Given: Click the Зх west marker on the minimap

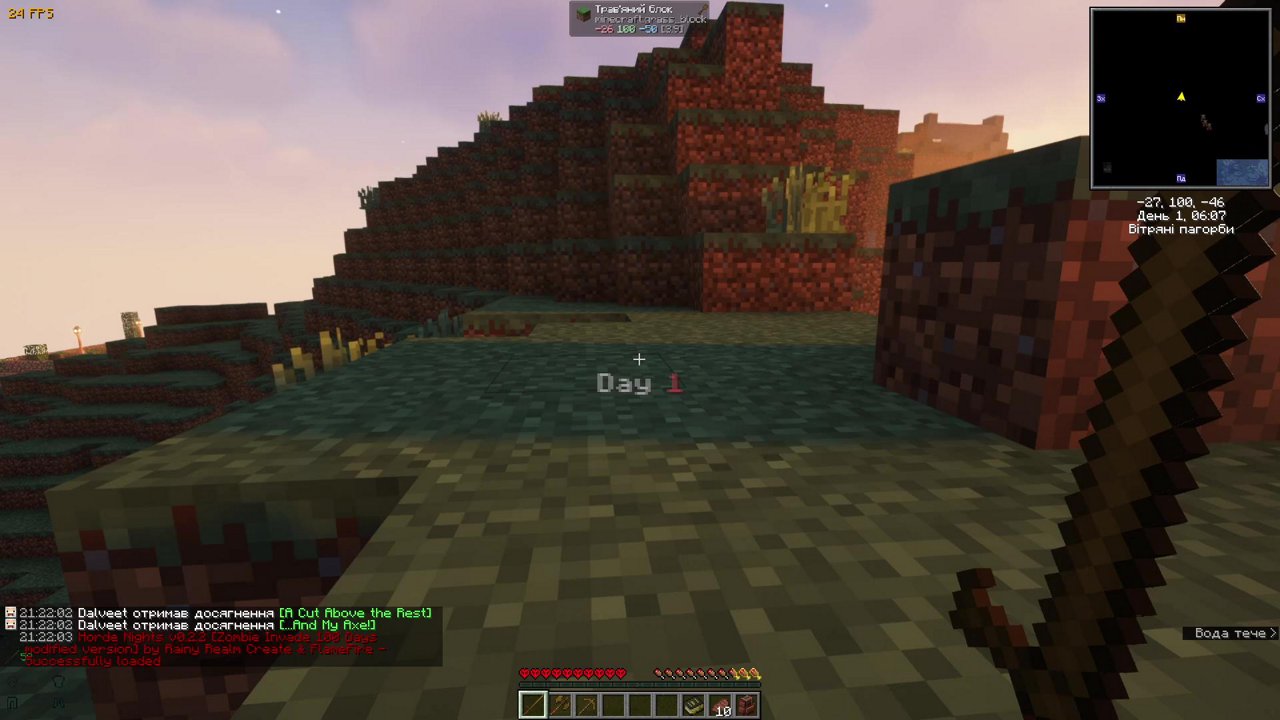Looking at the screenshot, I should (x=1101, y=98).
